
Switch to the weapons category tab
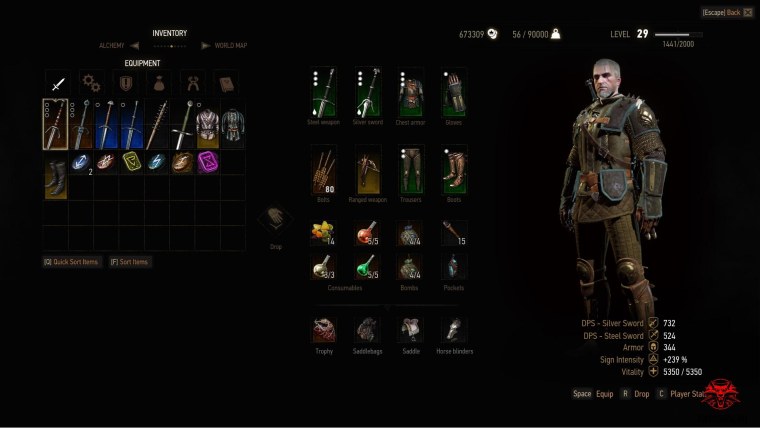pos(57,84)
